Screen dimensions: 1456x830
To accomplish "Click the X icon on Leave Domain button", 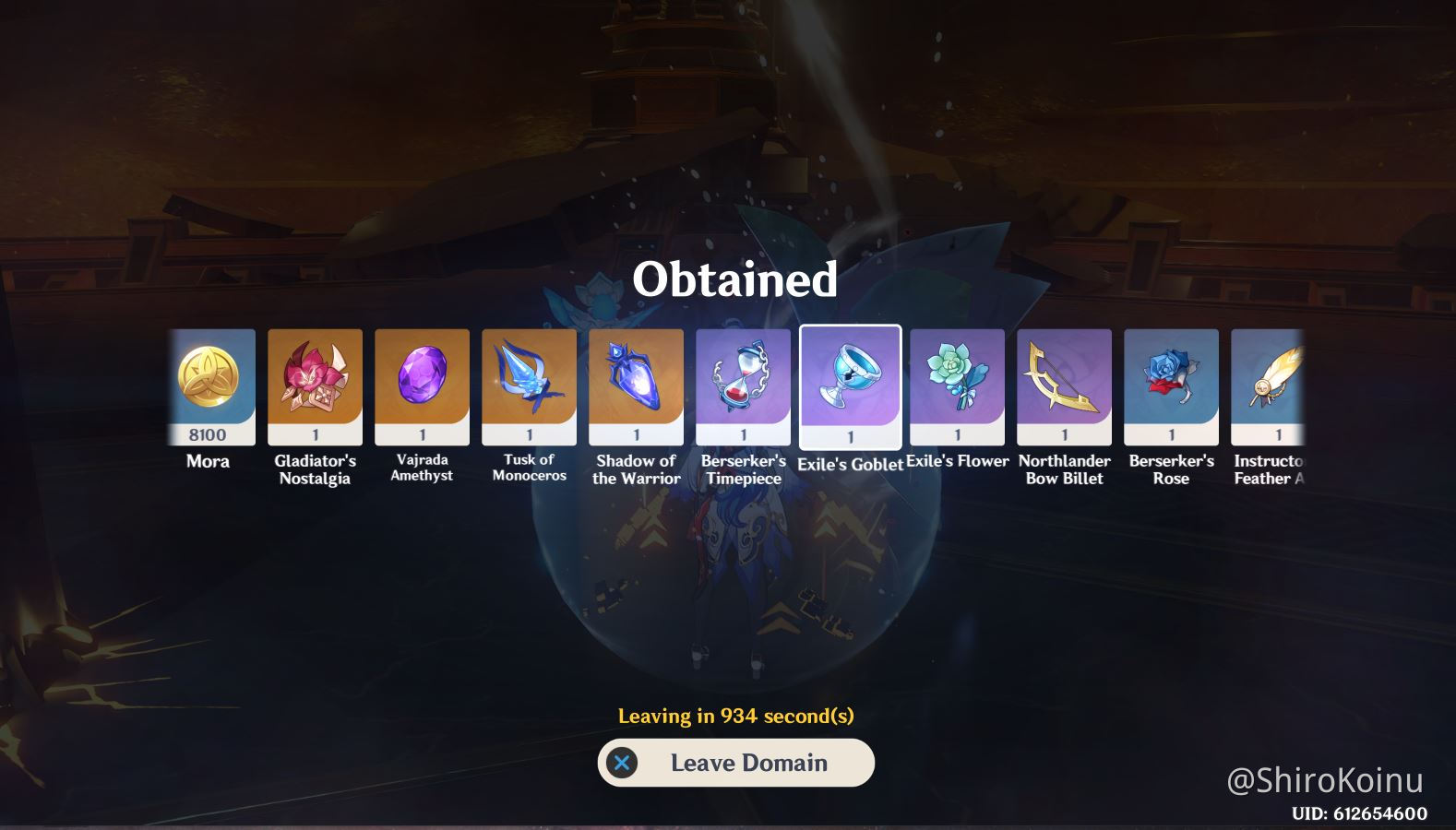I will [624, 763].
